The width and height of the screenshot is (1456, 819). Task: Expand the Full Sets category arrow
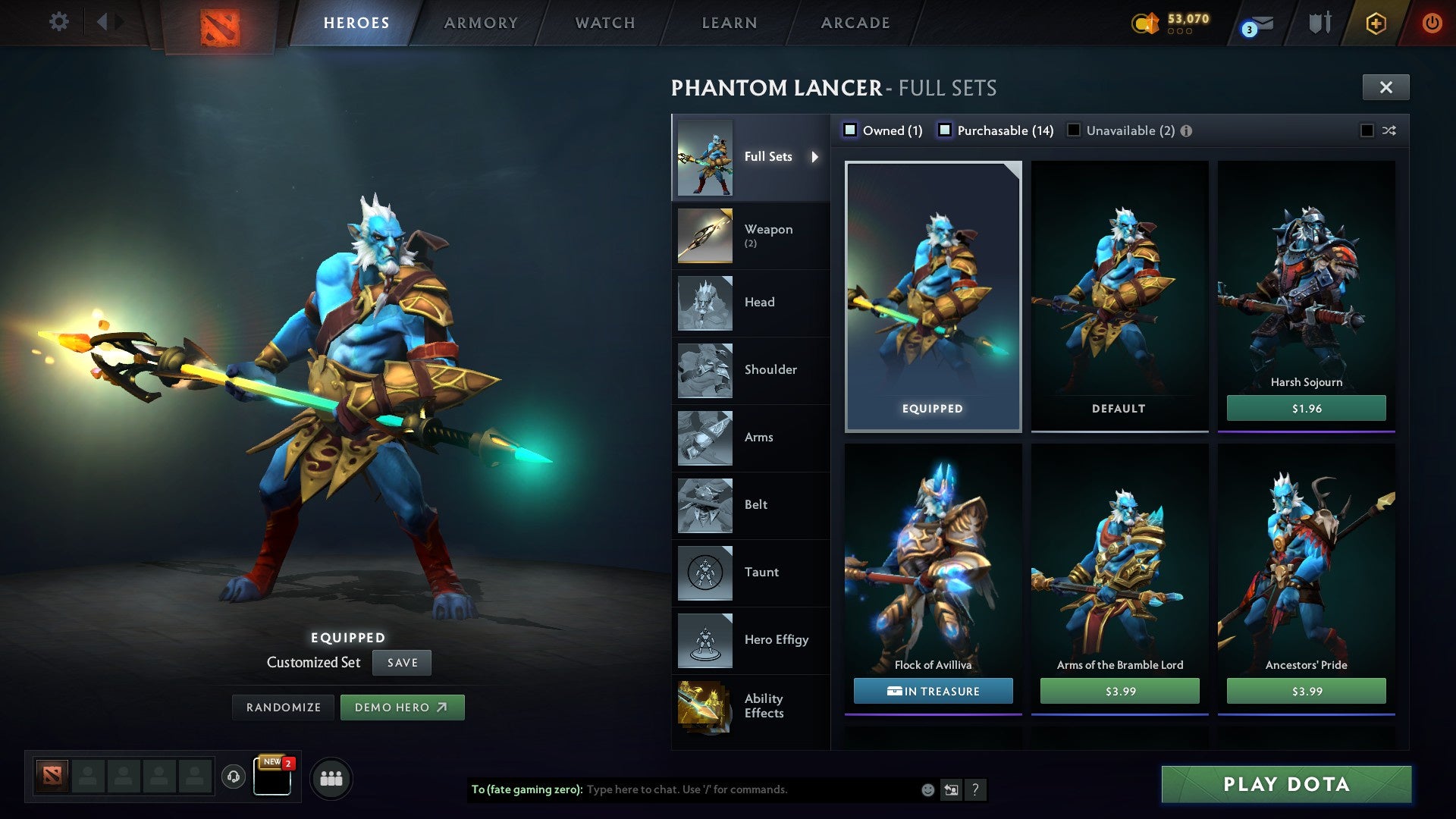816,157
